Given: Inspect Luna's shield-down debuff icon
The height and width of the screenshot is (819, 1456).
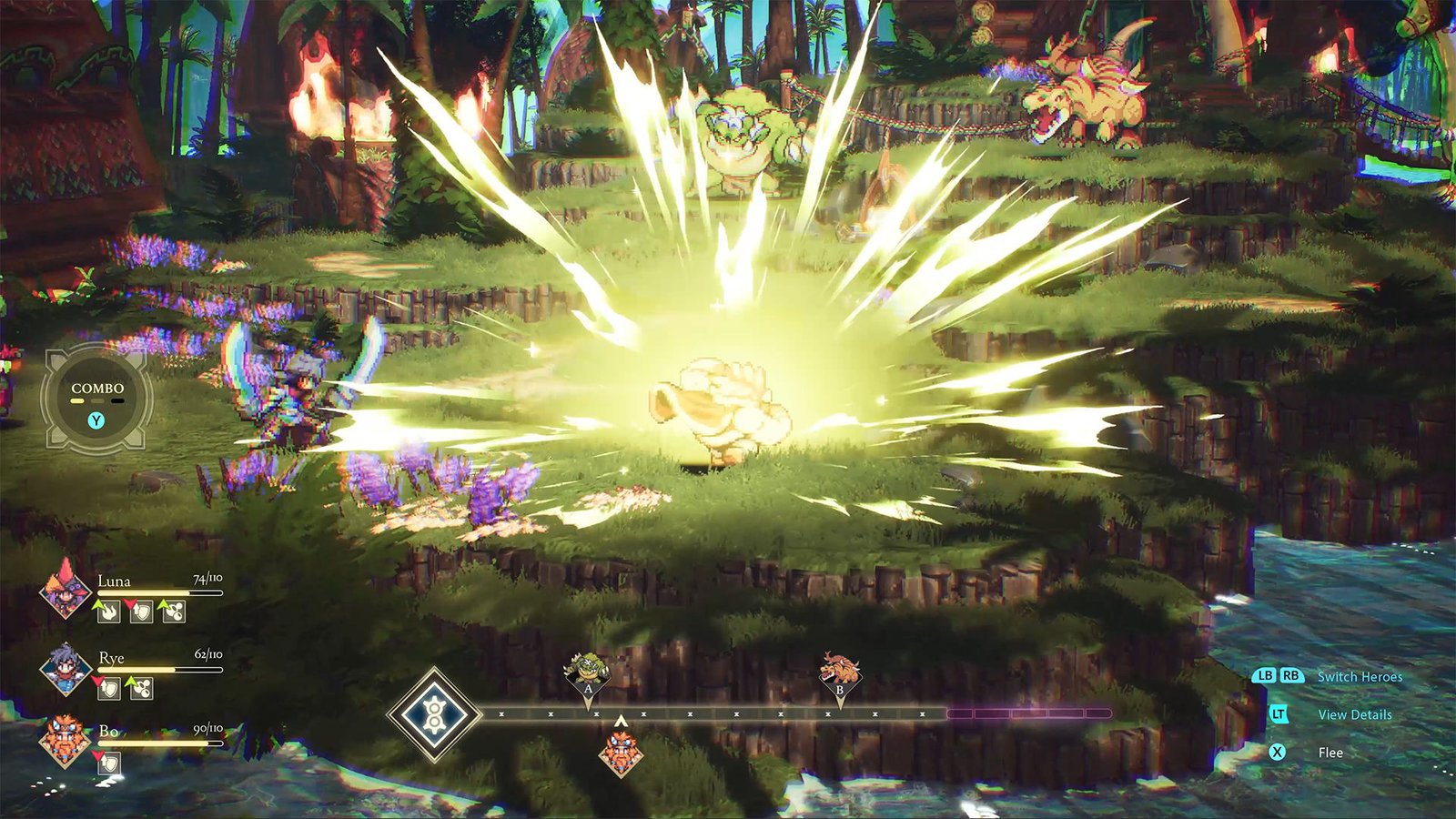Looking at the screenshot, I should tap(140, 612).
